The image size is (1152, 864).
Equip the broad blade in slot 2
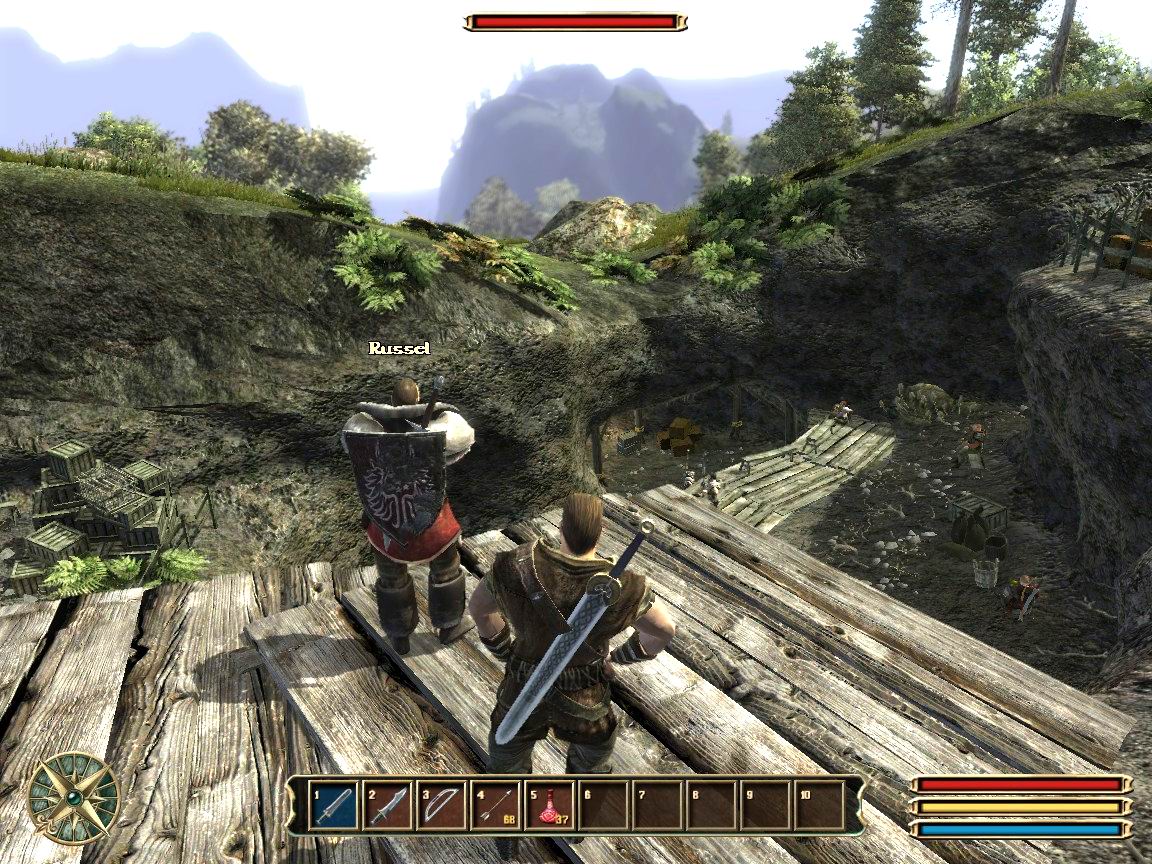(x=388, y=805)
